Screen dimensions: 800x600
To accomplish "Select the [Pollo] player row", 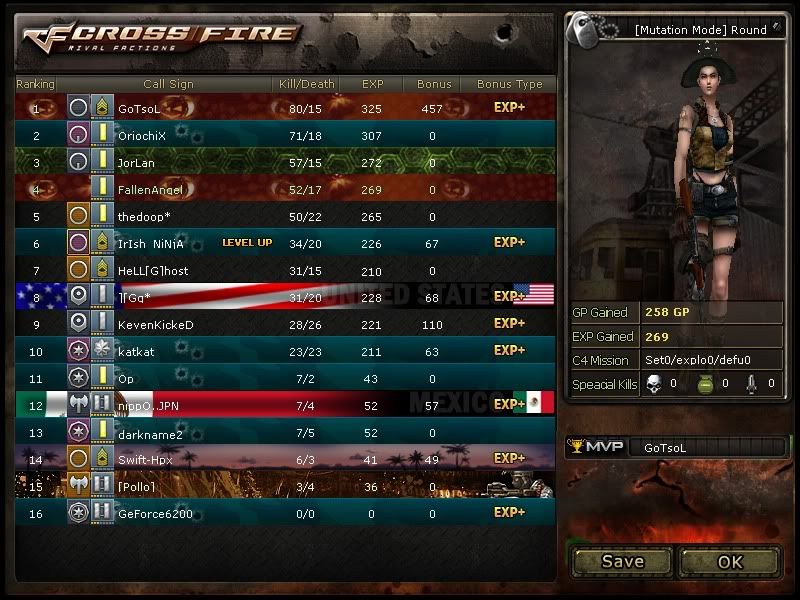I will tap(285, 487).
